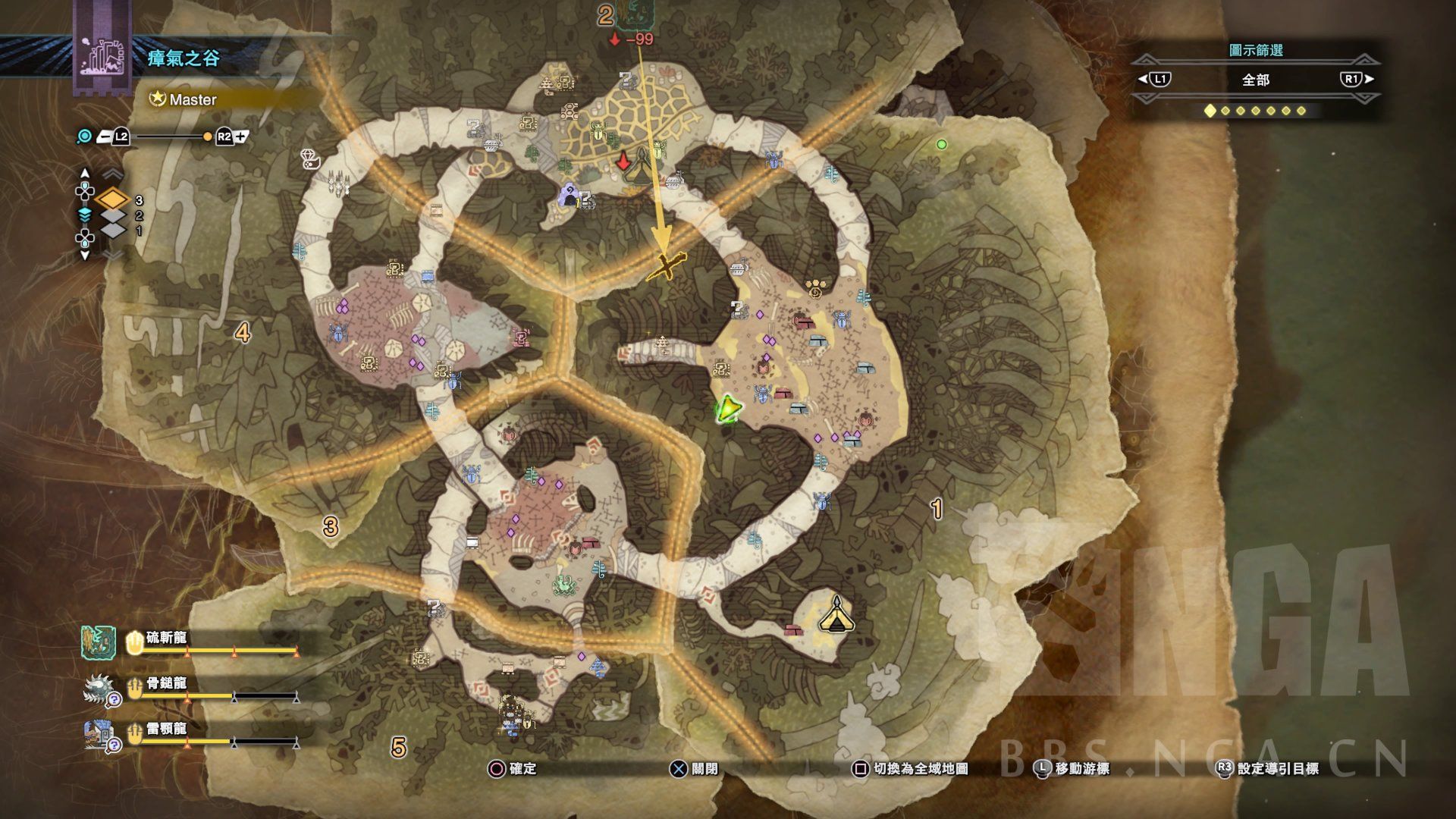Screen dimensions: 1456x819
Task: Pick the 雷顎龍 monster entry
Action: click(166, 729)
